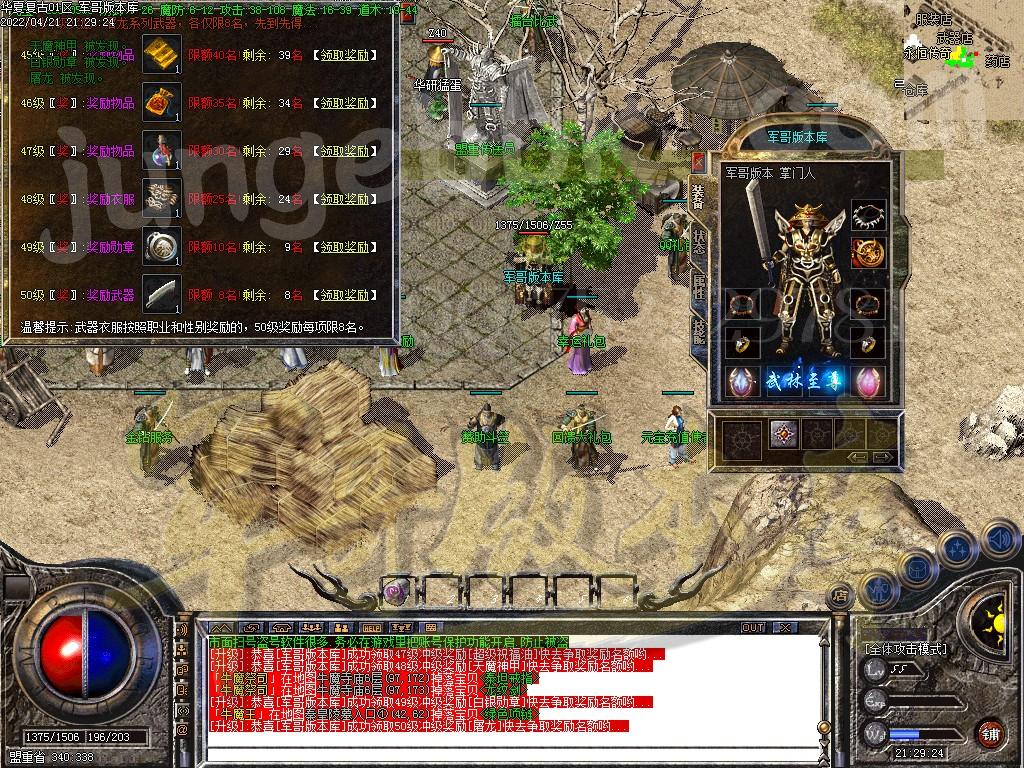
Task: Open the 技能 skills tab
Action: 698,328
